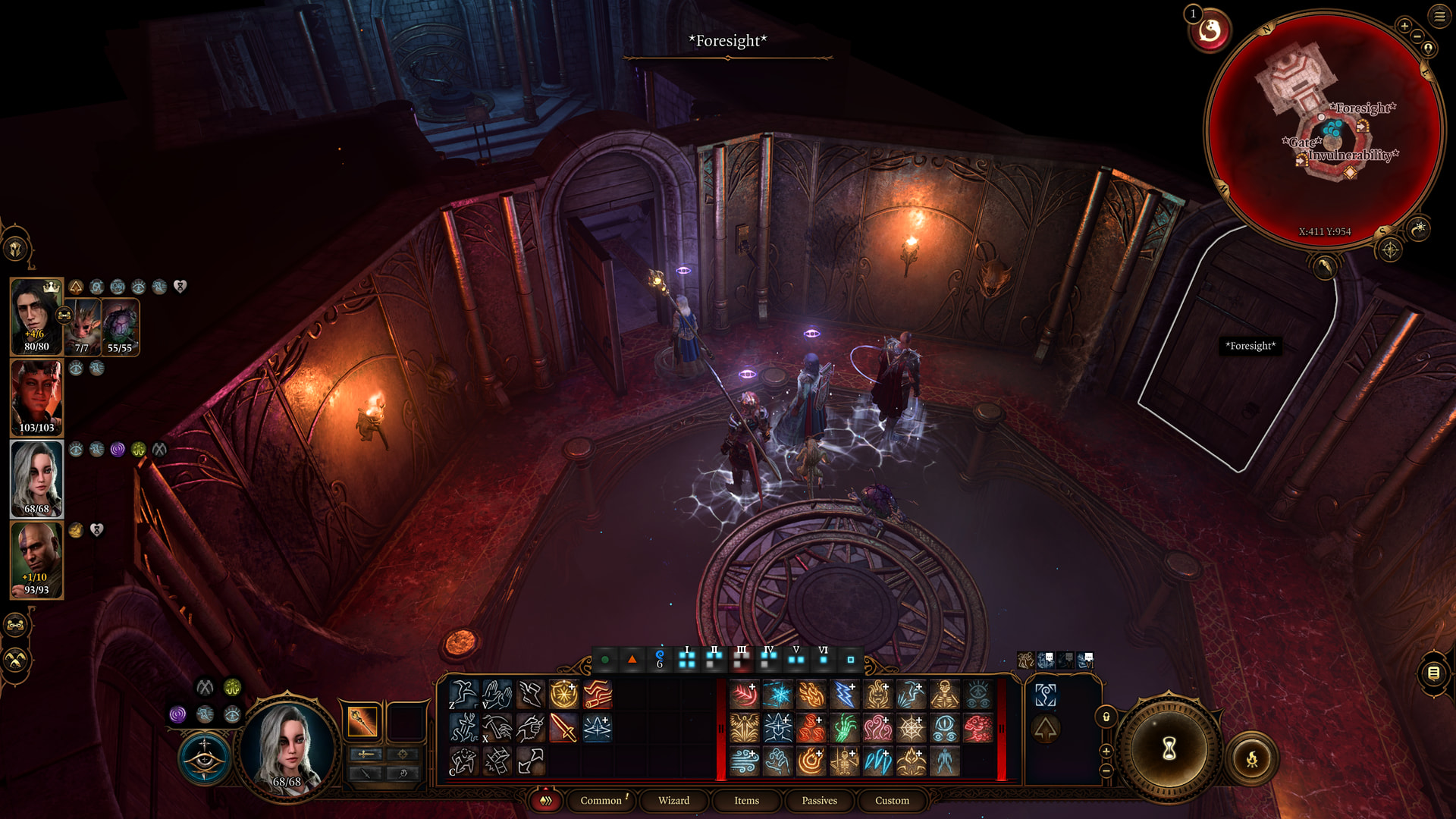
Task: Open the game menu hamburger button
Action: 1439,16
